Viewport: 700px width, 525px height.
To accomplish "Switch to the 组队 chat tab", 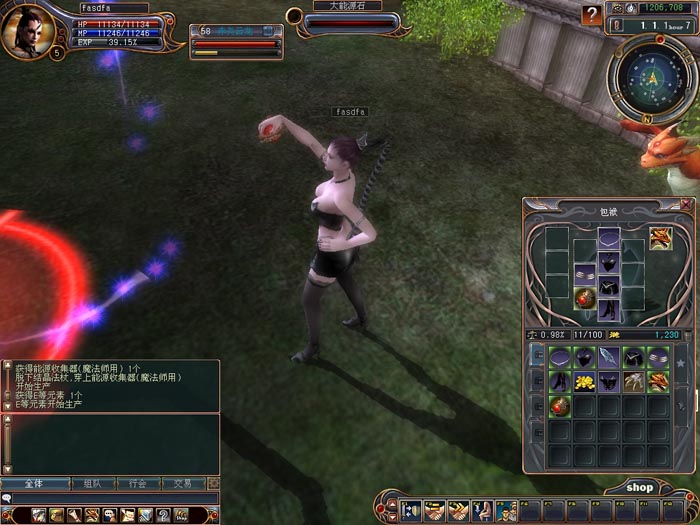I will pos(92,483).
